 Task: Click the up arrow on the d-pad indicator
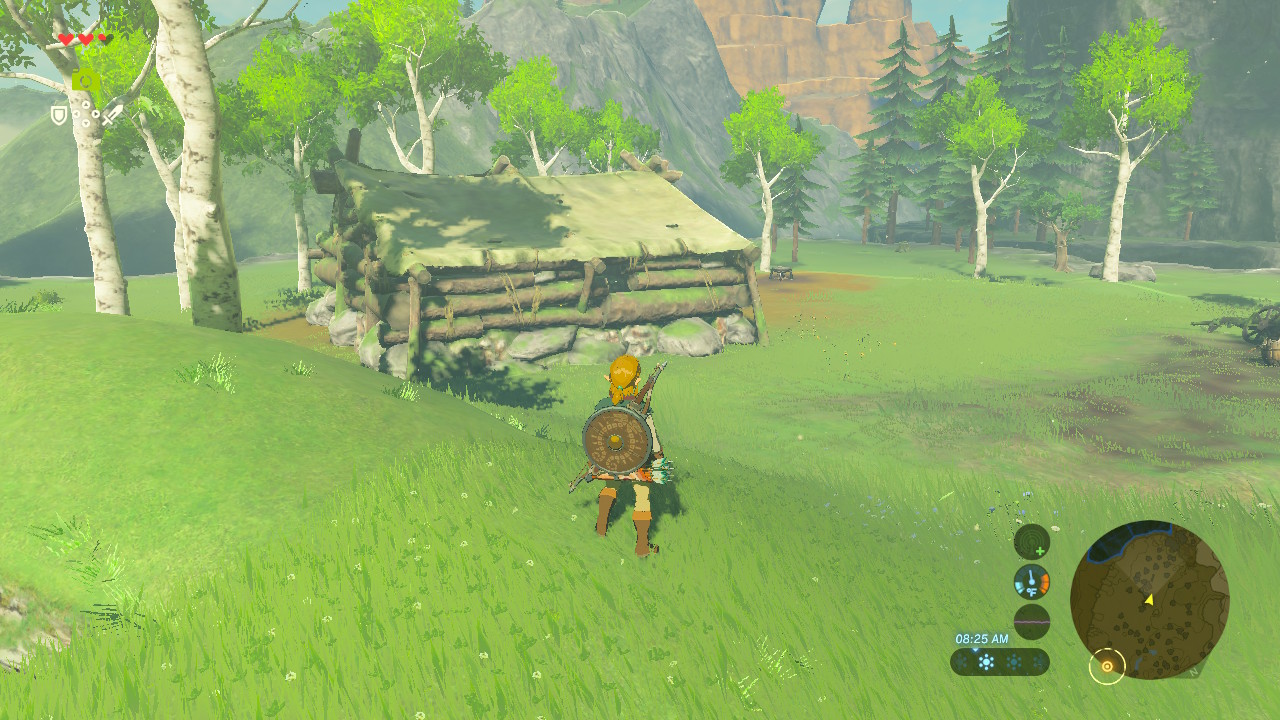coord(86,104)
